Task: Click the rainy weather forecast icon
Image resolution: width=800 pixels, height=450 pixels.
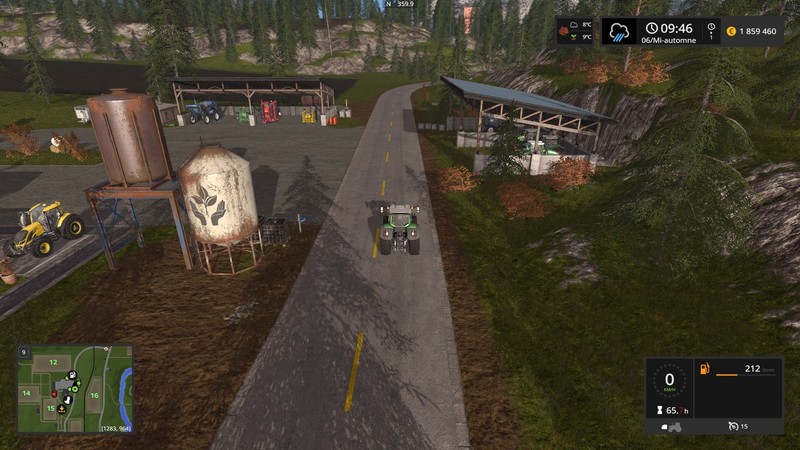Action: pos(620,31)
